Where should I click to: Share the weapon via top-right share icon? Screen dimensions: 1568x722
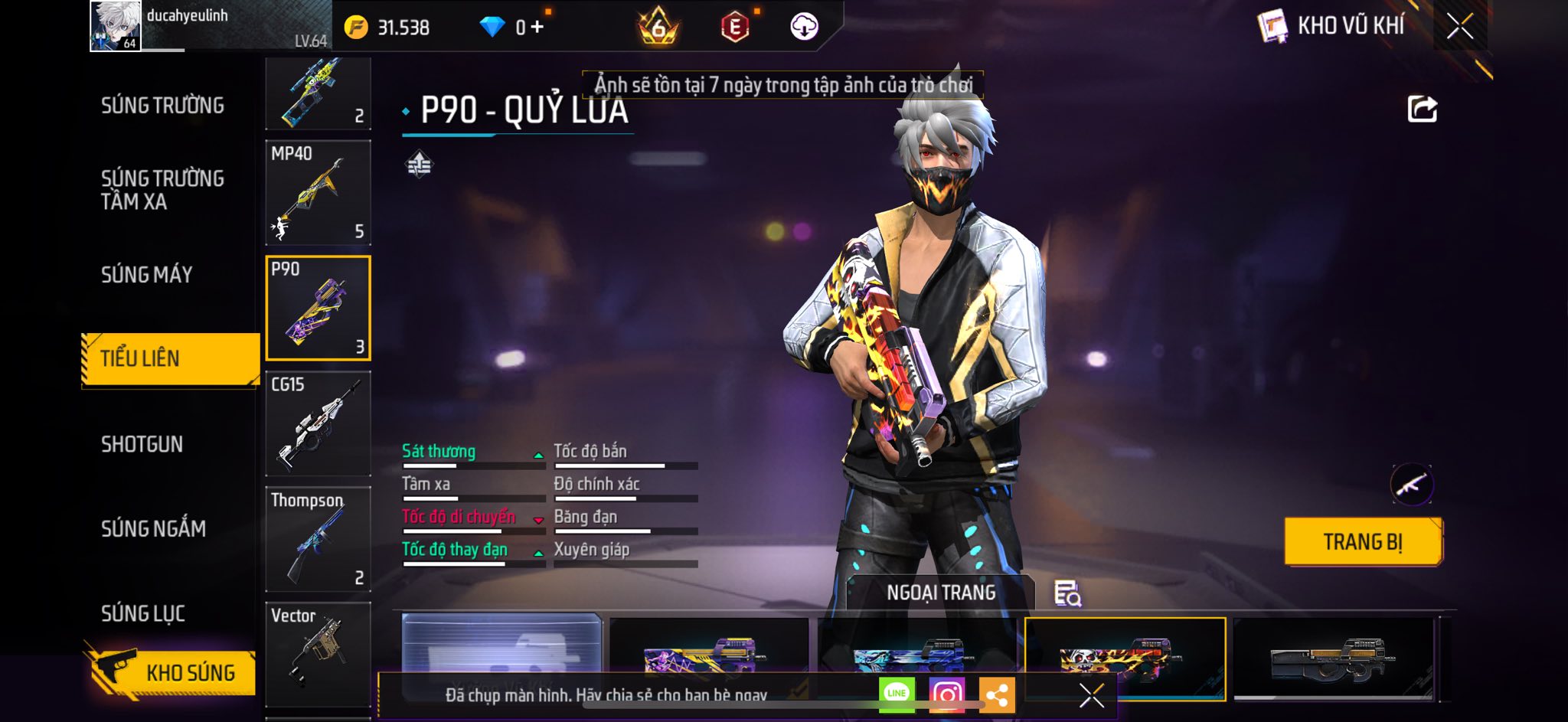coord(1422,109)
